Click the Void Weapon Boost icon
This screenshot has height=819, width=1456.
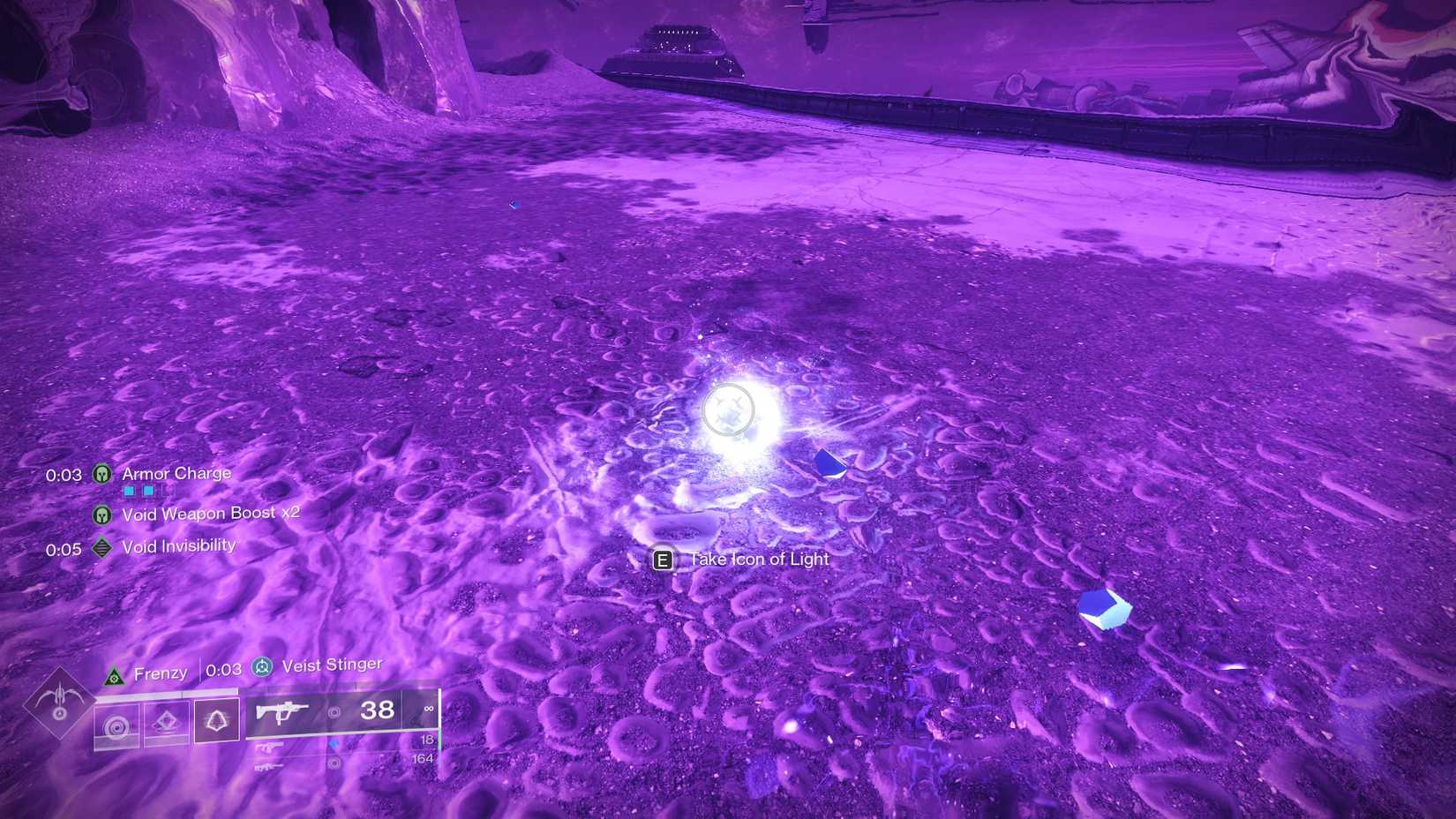click(102, 515)
